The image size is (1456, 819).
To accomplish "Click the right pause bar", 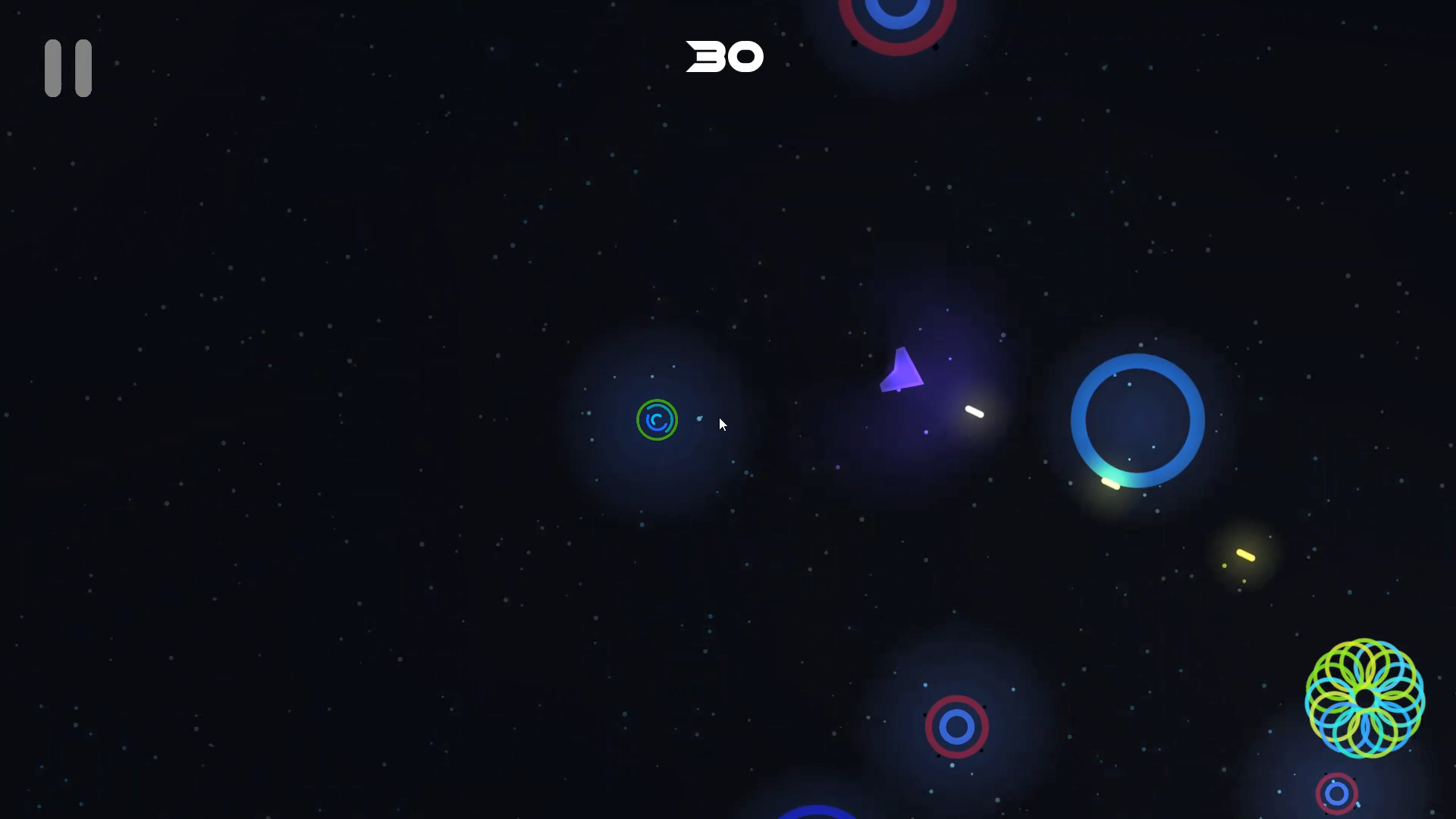I will pyautogui.click(x=82, y=67).
